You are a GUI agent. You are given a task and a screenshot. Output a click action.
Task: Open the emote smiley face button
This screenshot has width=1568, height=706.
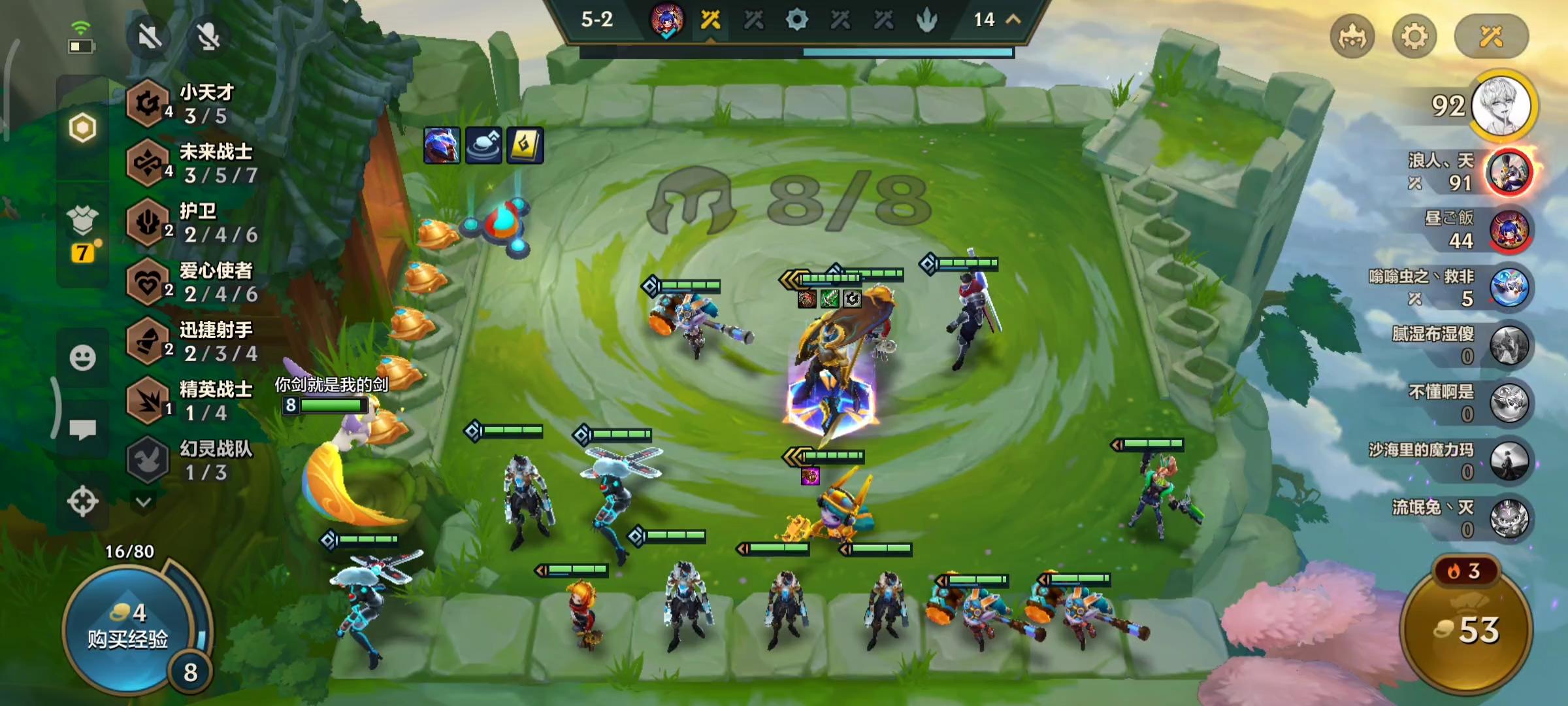82,358
